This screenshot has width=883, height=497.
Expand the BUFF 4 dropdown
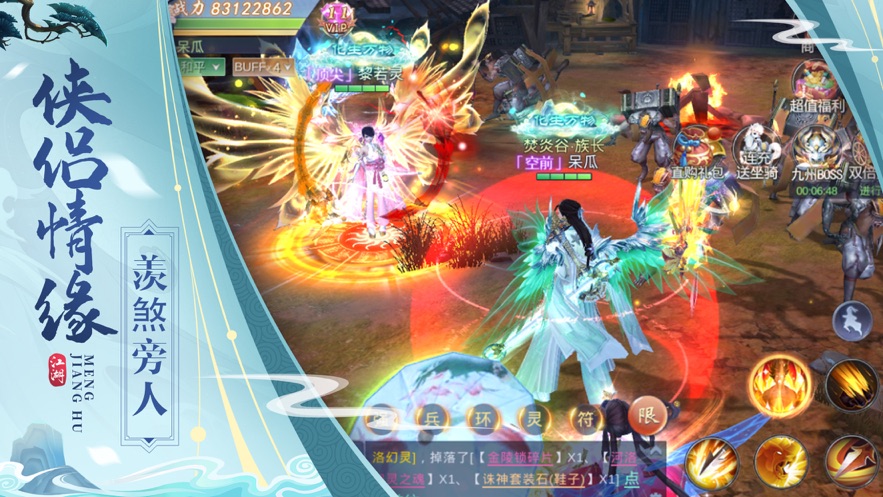[x=262, y=67]
